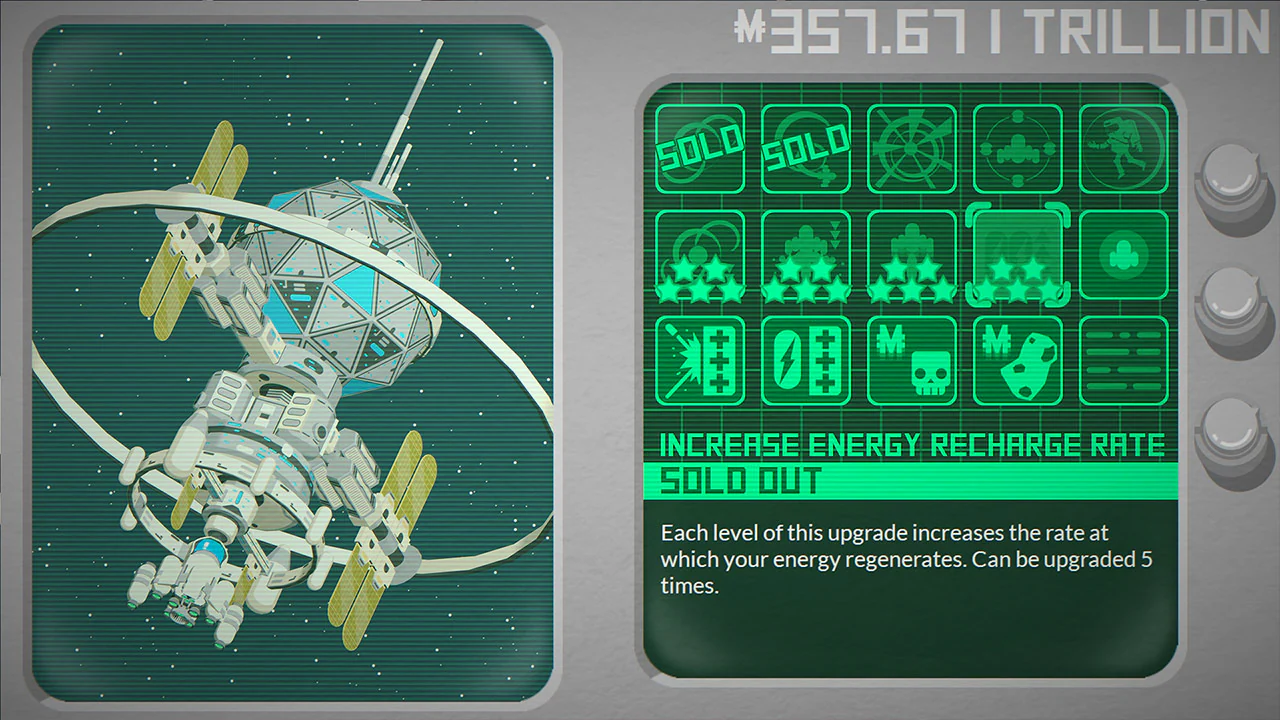Click the spacewalking astronaut upgrade
This screenshot has width=1280, height=720.
click(x=1123, y=148)
